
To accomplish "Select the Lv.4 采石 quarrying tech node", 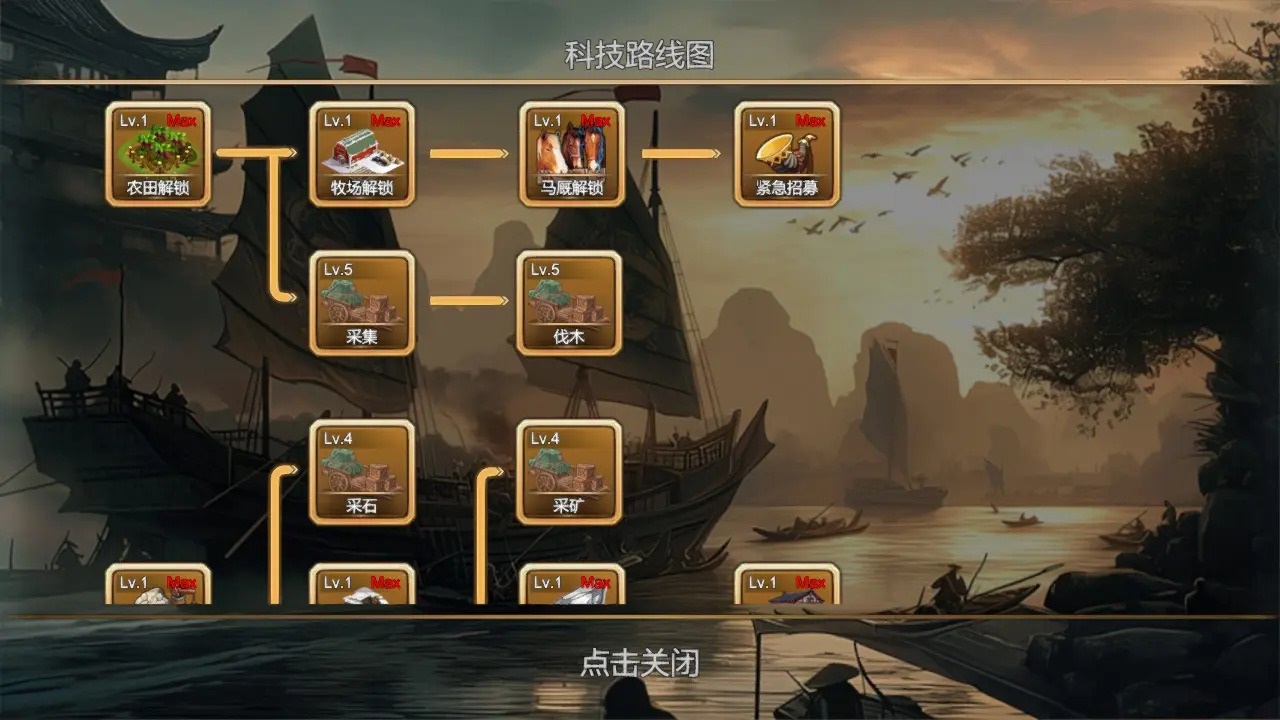I will 363,470.
